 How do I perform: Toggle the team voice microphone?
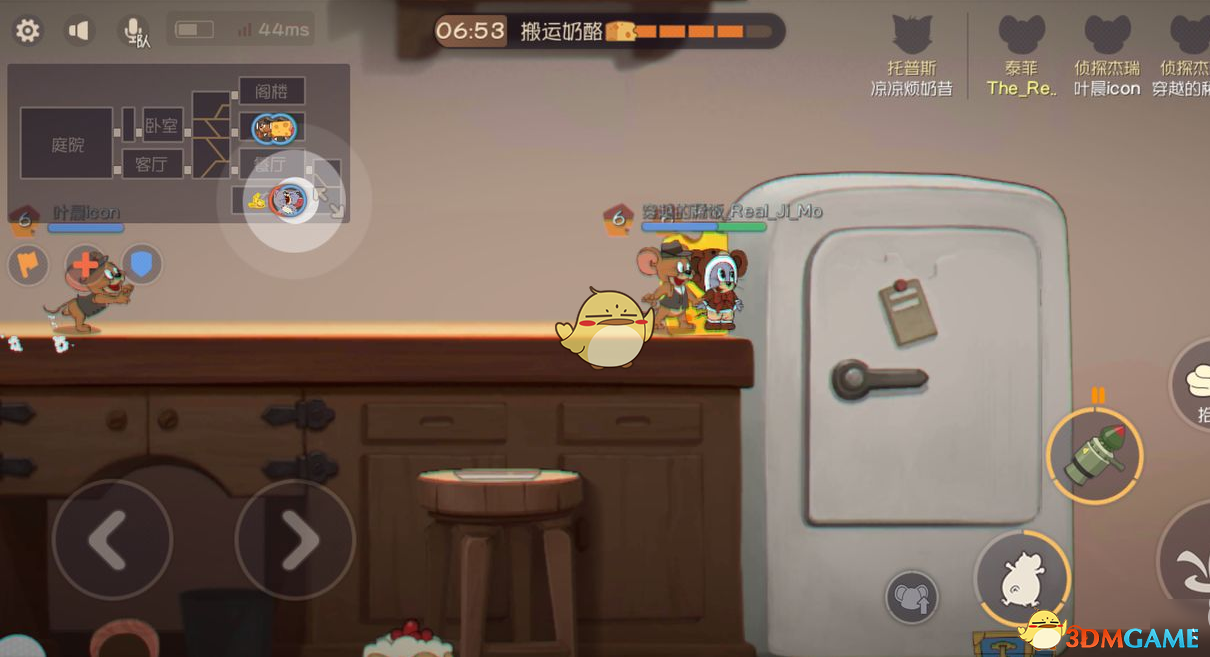point(134,31)
